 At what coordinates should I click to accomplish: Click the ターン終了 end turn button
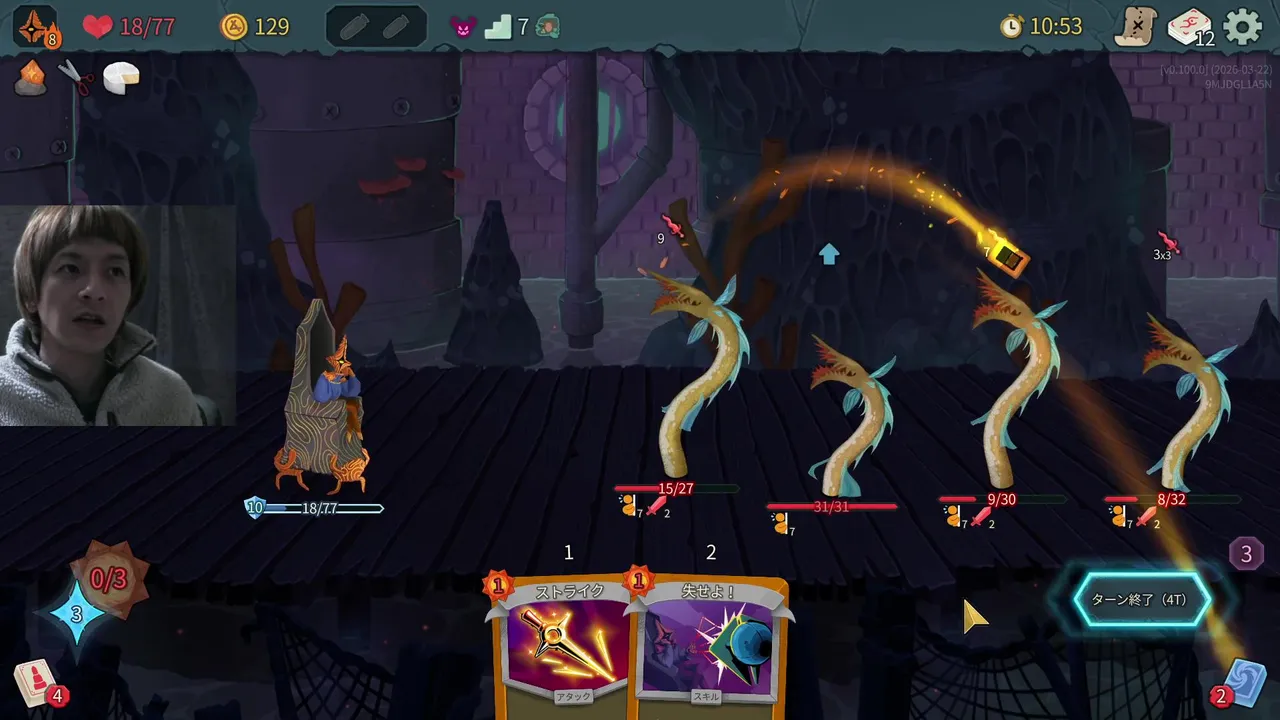coord(1140,600)
